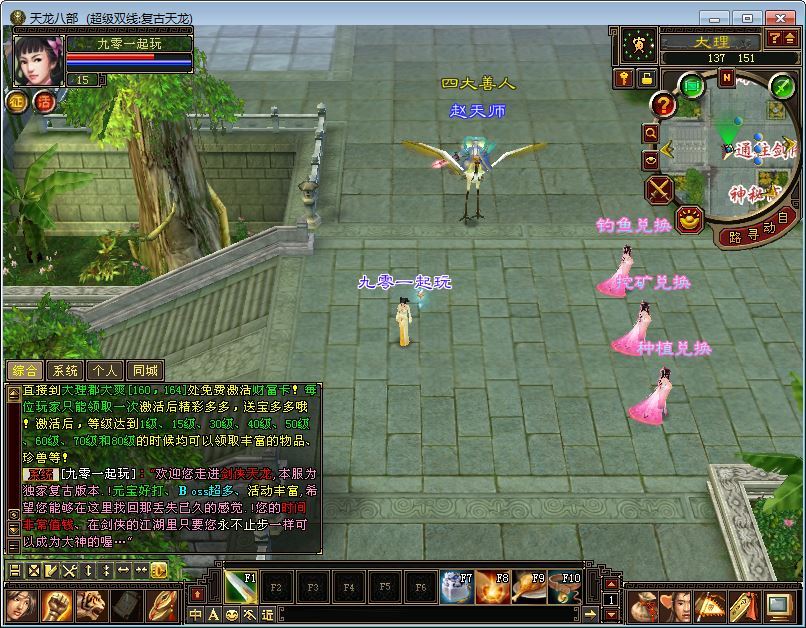Show the 同城 chat tab
This screenshot has height=628, width=806.
click(146, 371)
